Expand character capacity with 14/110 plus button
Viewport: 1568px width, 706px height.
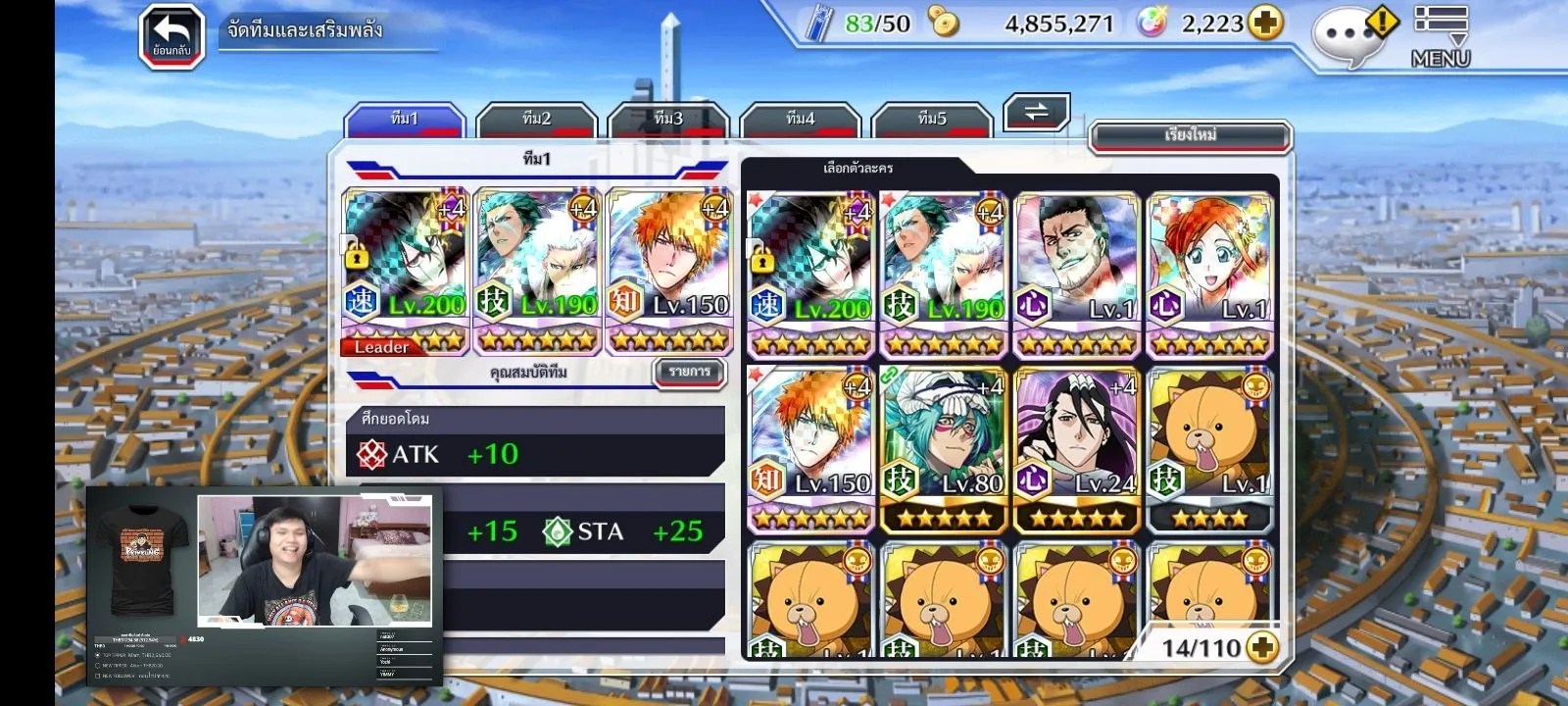point(1263,647)
